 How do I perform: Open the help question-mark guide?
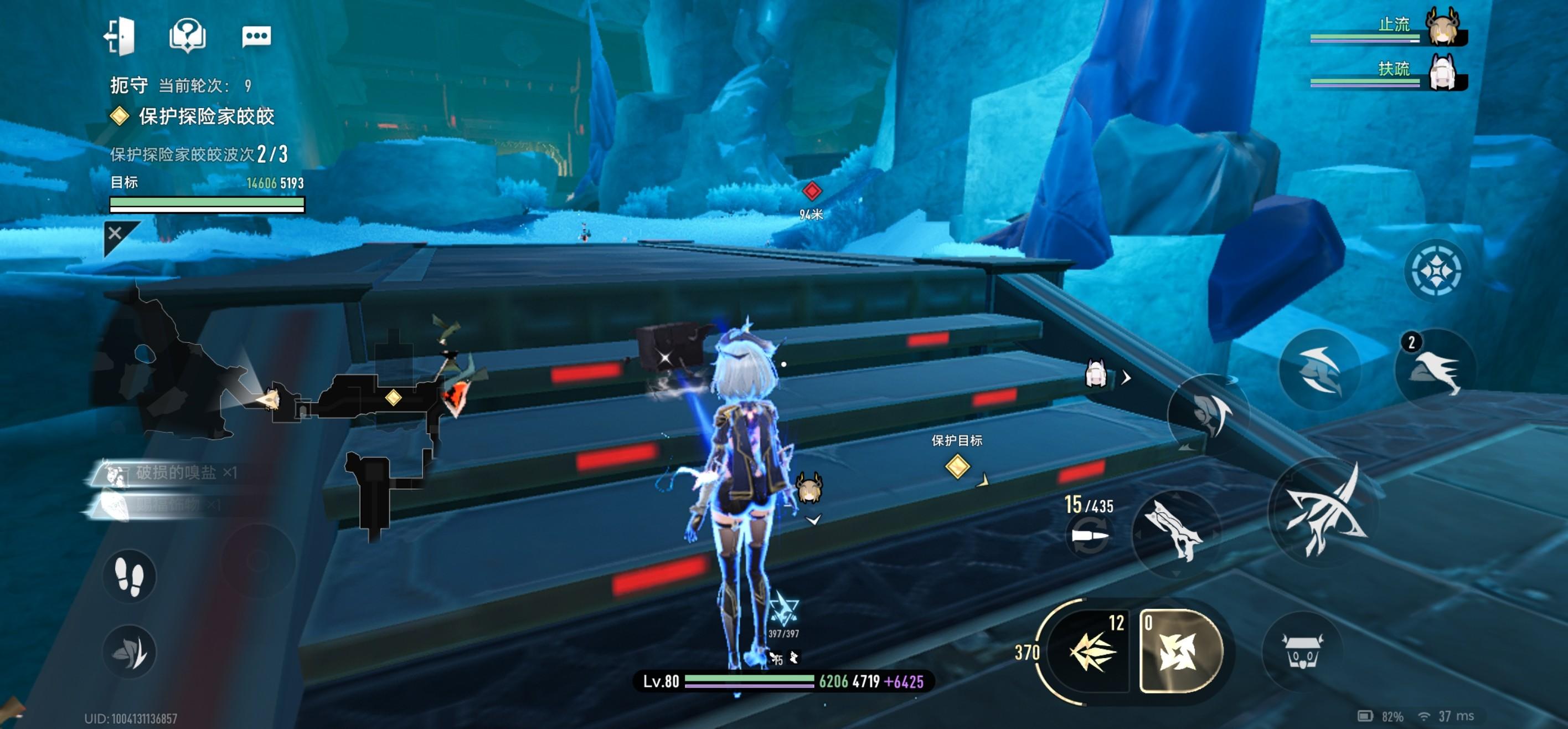pos(187,35)
